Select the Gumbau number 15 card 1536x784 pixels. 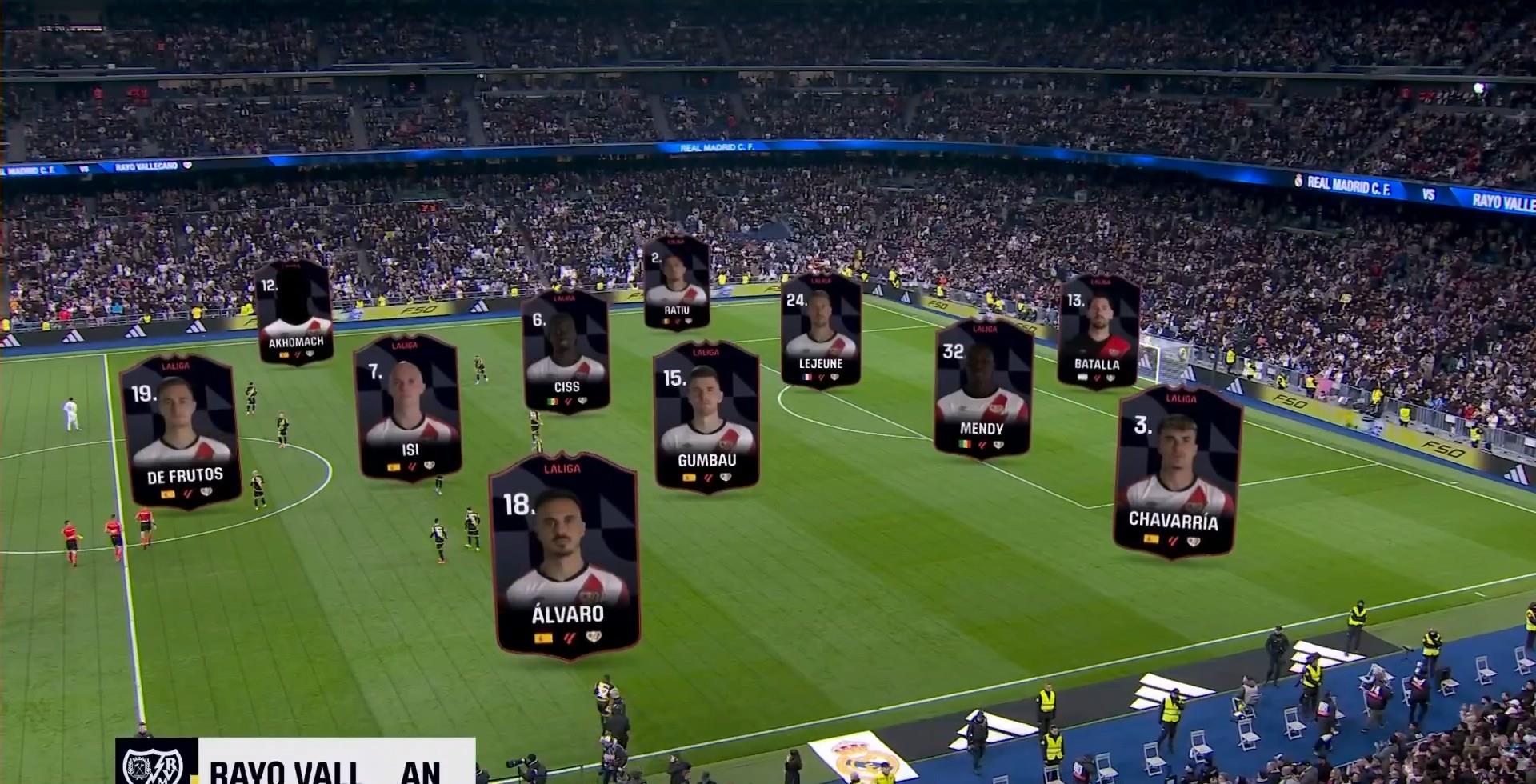click(706, 415)
